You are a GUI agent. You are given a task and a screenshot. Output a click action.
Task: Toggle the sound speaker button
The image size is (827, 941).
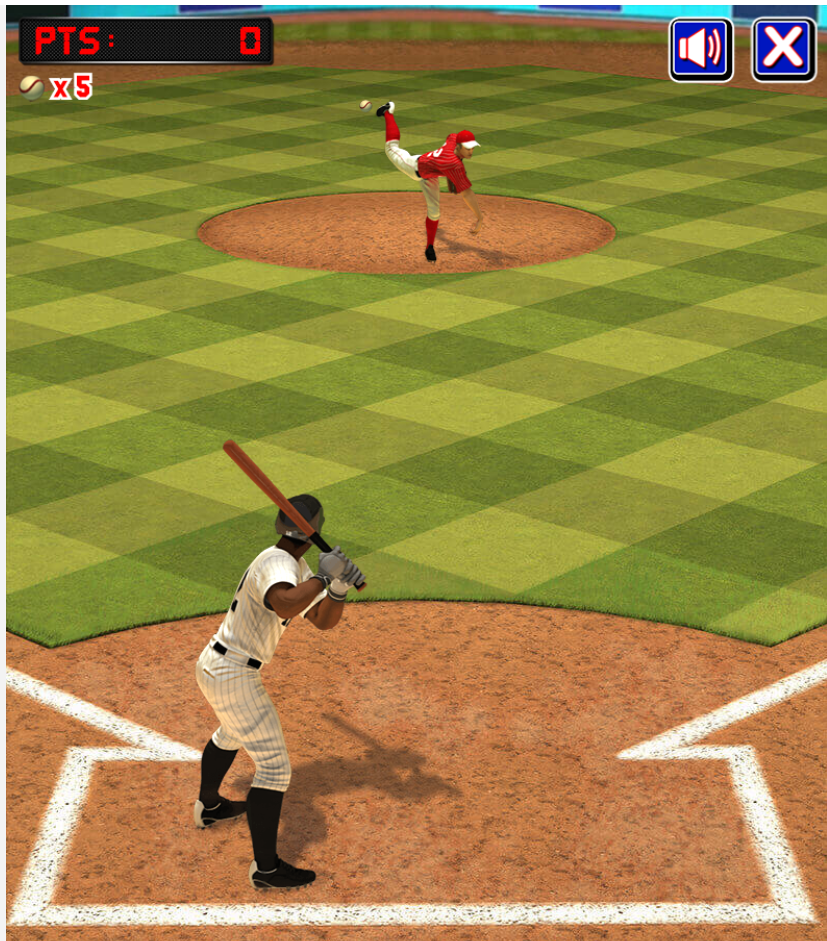point(701,49)
